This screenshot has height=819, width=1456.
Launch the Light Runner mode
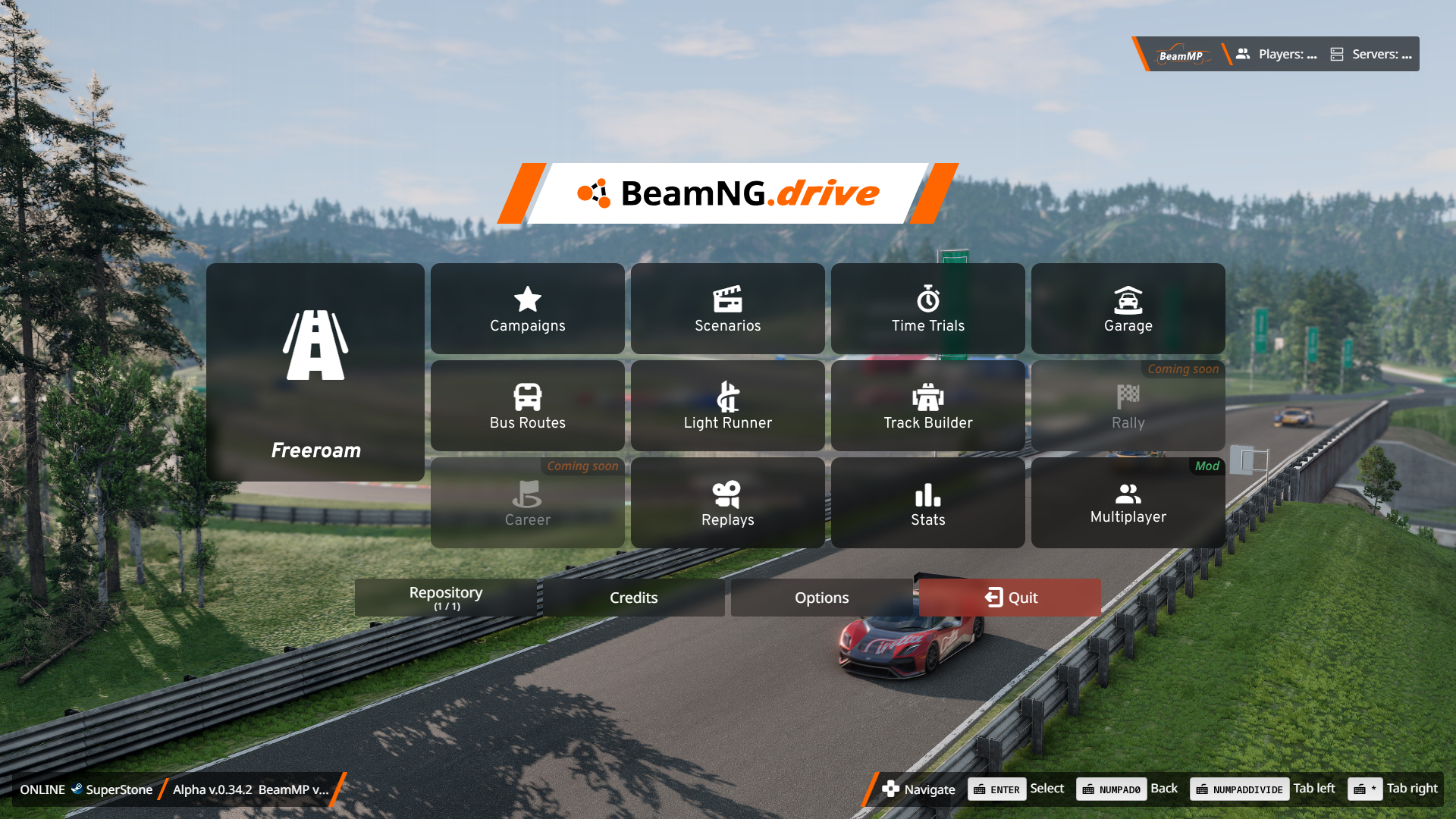[728, 406]
